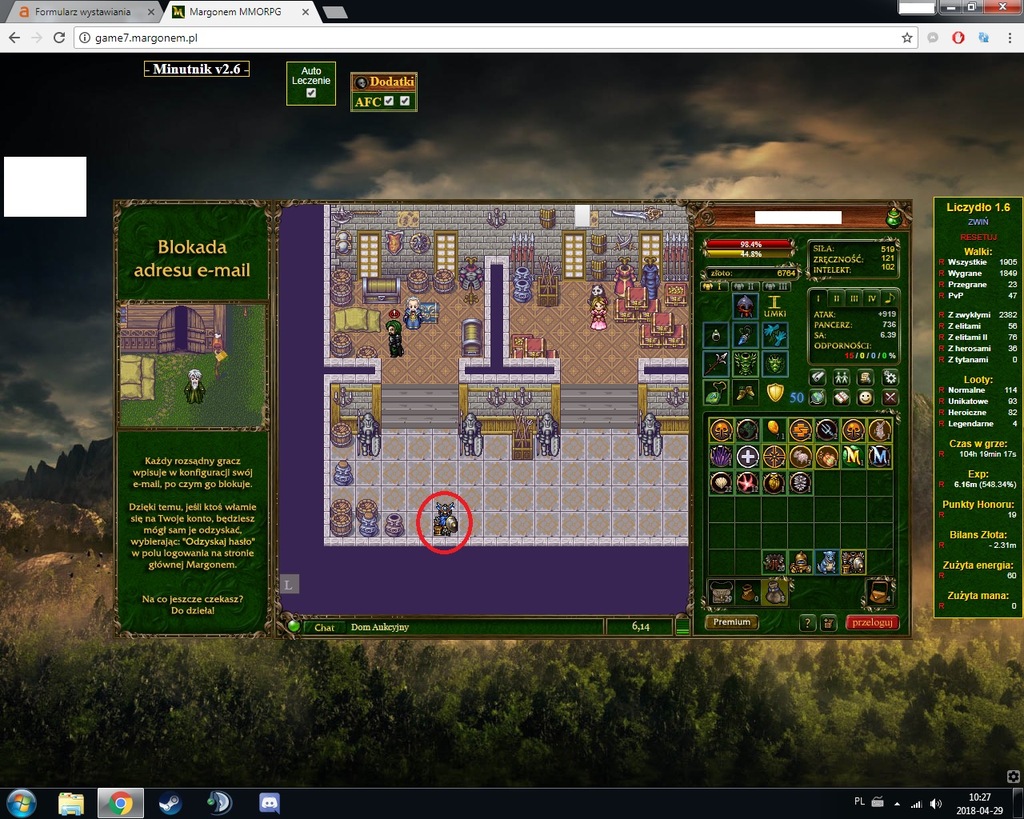Open the Premium shop
This screenshot has height=819, width=1024.
732,622
